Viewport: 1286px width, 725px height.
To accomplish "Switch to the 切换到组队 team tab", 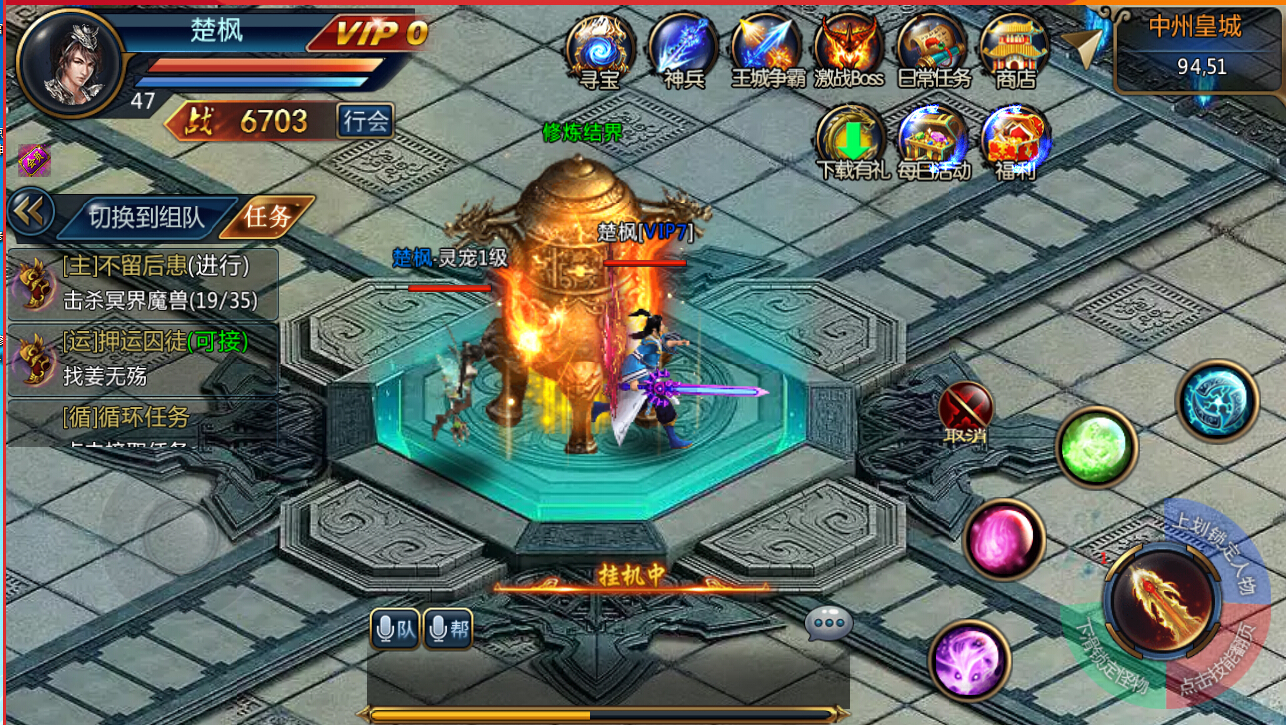I will point(146,217).
